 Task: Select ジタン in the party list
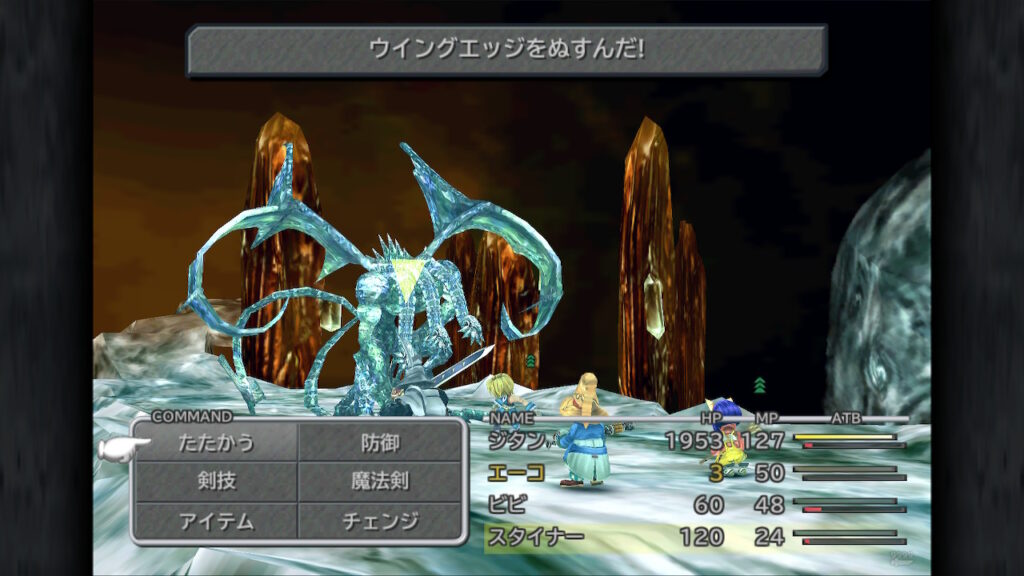click(x=517, y=440)
